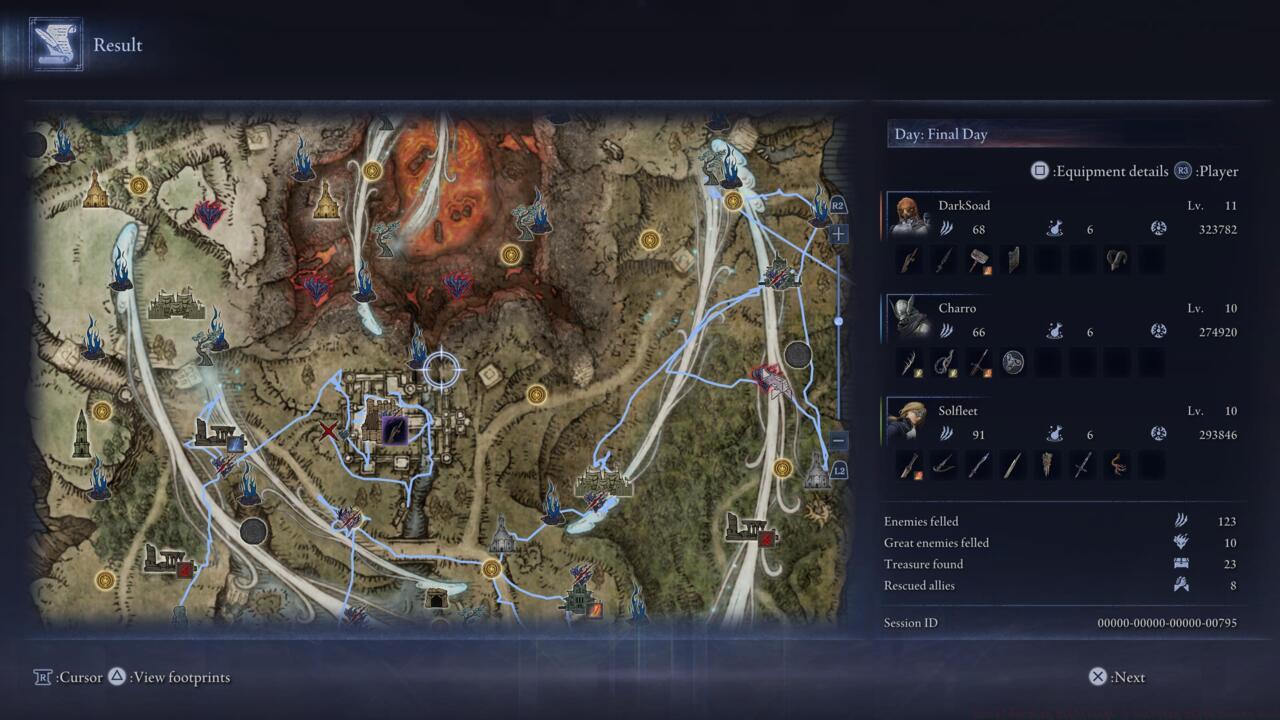Select the flask icon in Charro's row
This screenshot has width=1280, height=720.
1054,330
